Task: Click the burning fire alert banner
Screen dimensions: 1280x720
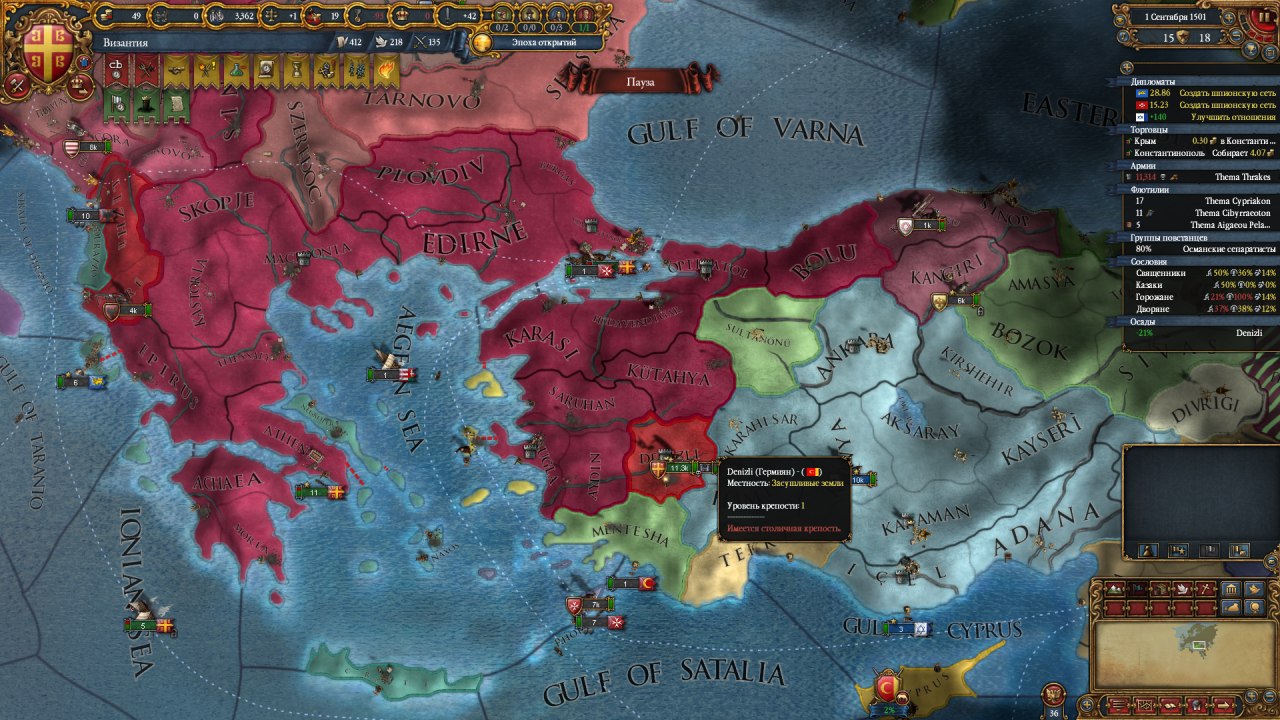Action: [x=386, y=68]
